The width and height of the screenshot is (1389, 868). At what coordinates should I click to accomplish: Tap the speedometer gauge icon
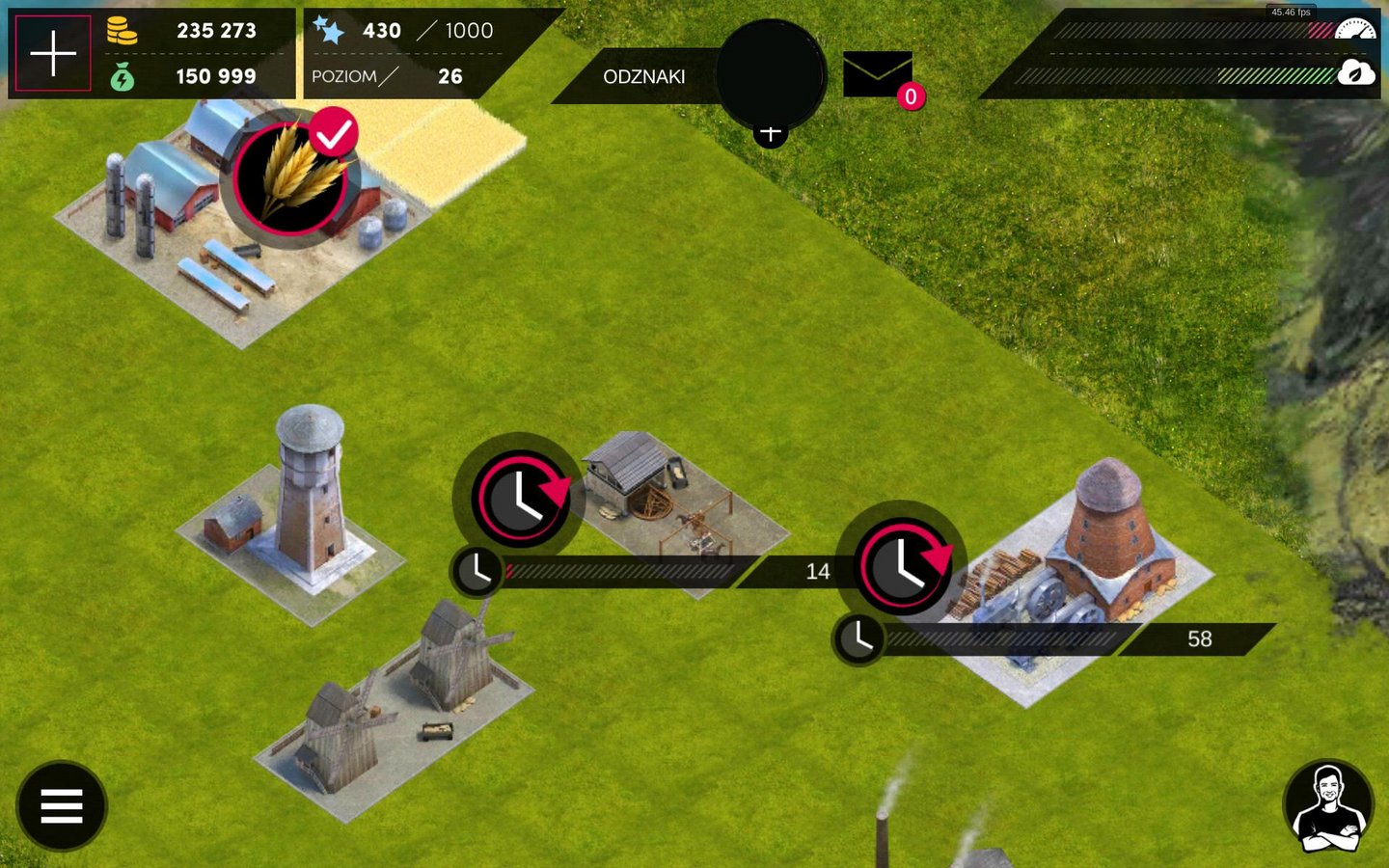coord(1356,28)
